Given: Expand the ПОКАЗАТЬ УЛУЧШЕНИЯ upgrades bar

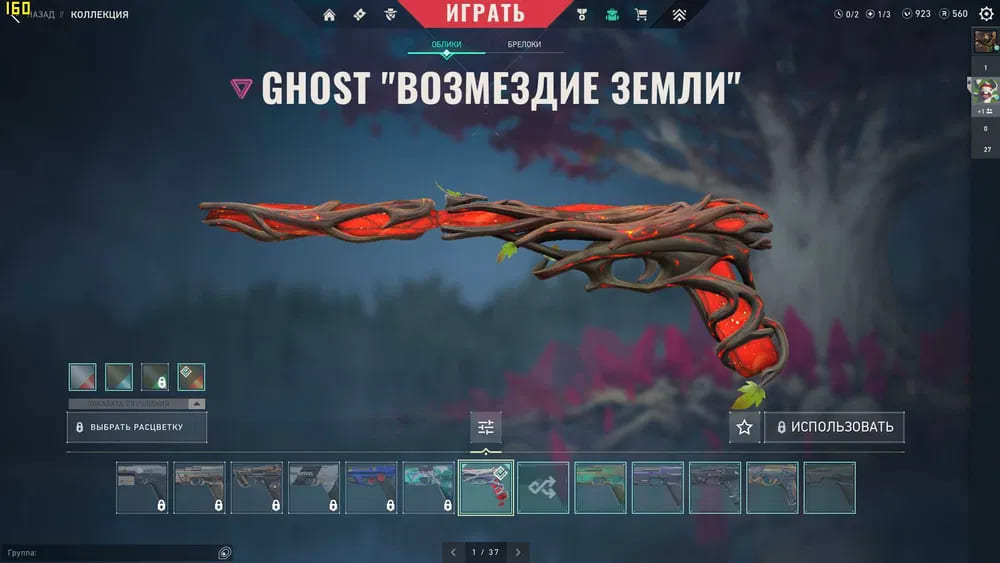Looking at the screenshot, I should tap(137, 404).
